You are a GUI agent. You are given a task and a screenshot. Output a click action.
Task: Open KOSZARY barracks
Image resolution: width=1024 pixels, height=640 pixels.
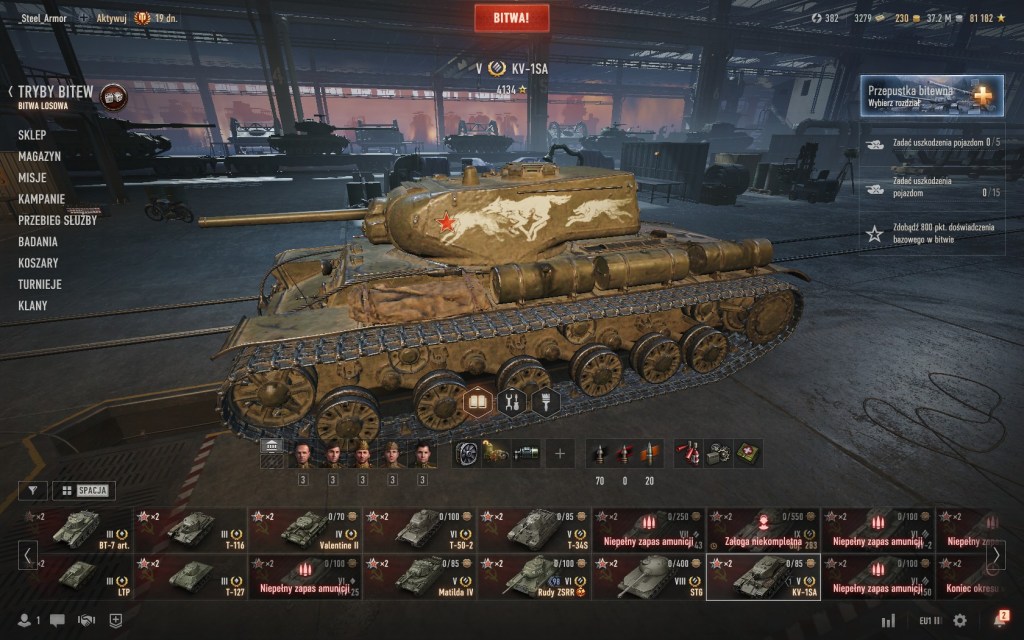(38, 263)
